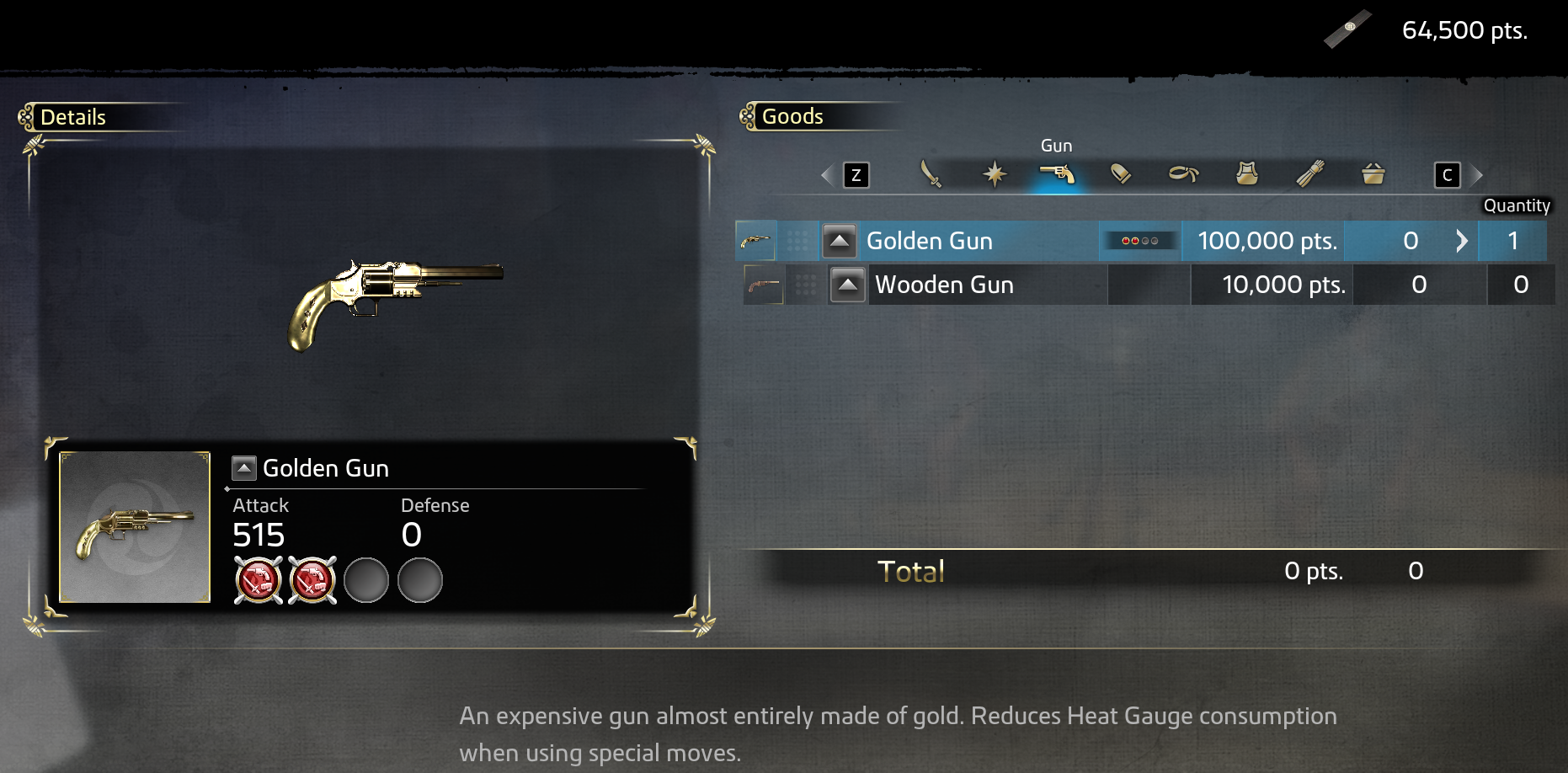The image size is (1568, 773).
Task: Click the Golden Gun row icon
Action: tap(755, 242)
